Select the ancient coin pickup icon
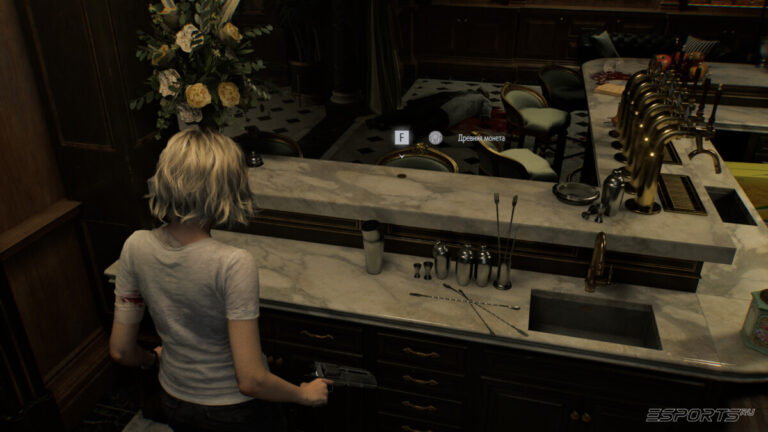 point(435,138)
